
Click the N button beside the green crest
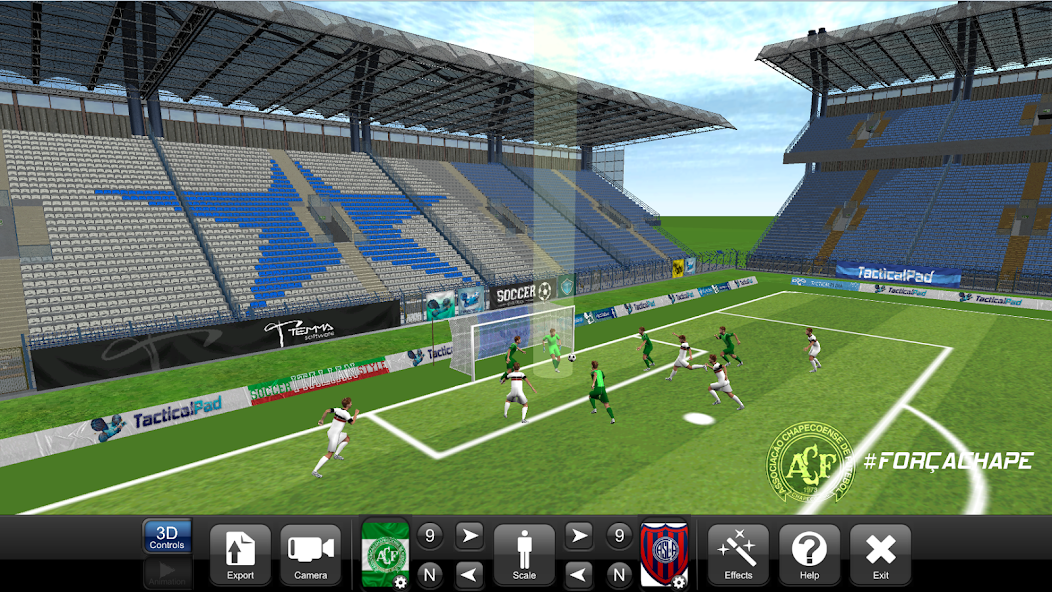click(x=430, y=574)
